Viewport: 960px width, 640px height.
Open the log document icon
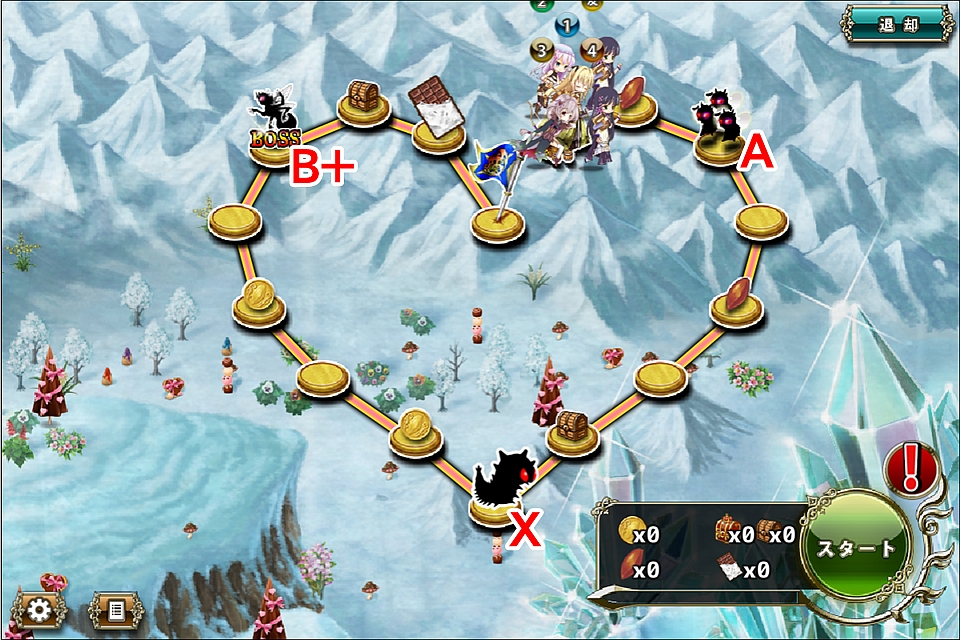click(x=116, y=608)
